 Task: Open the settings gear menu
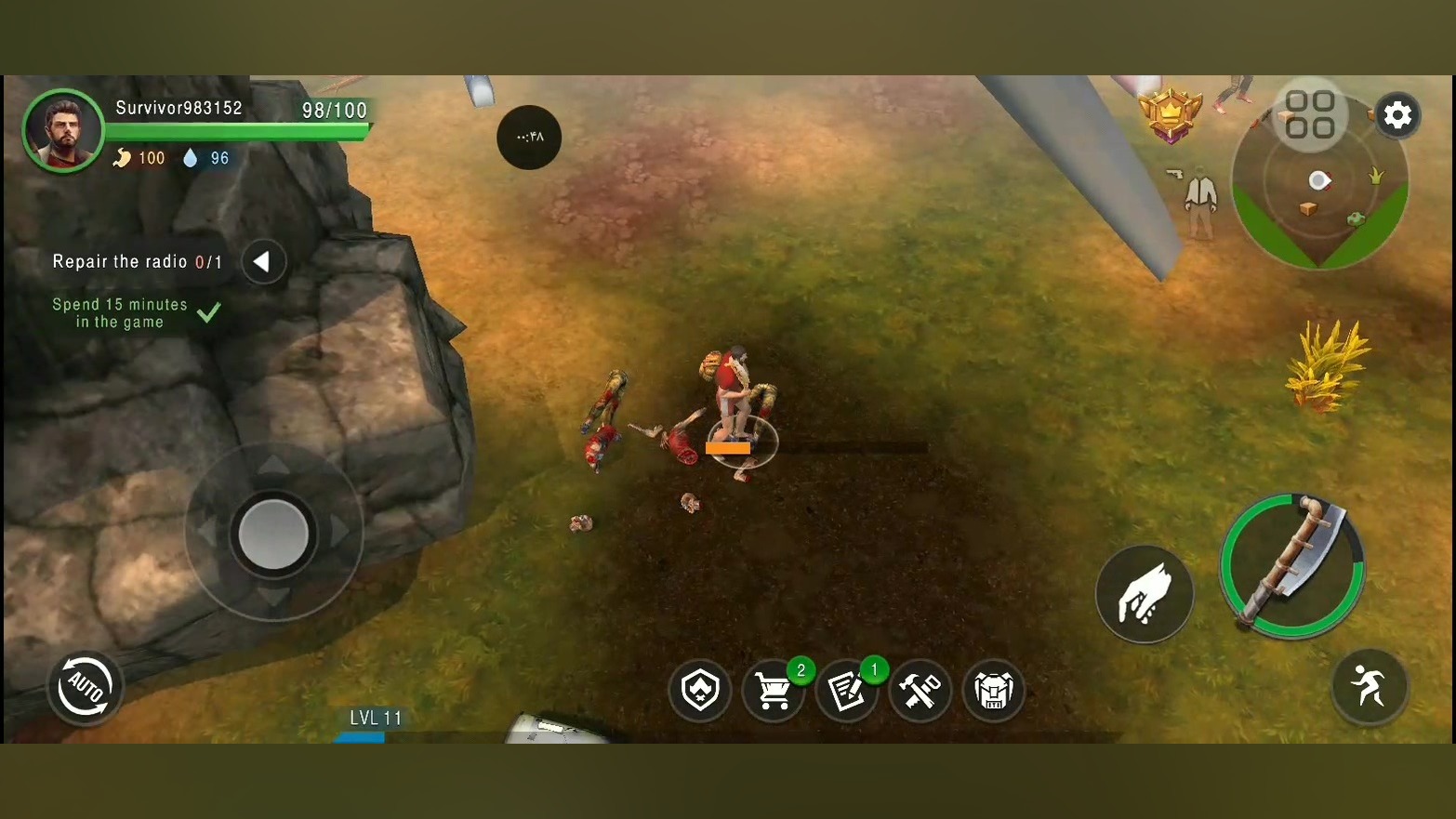click(x=1396, y=115)
